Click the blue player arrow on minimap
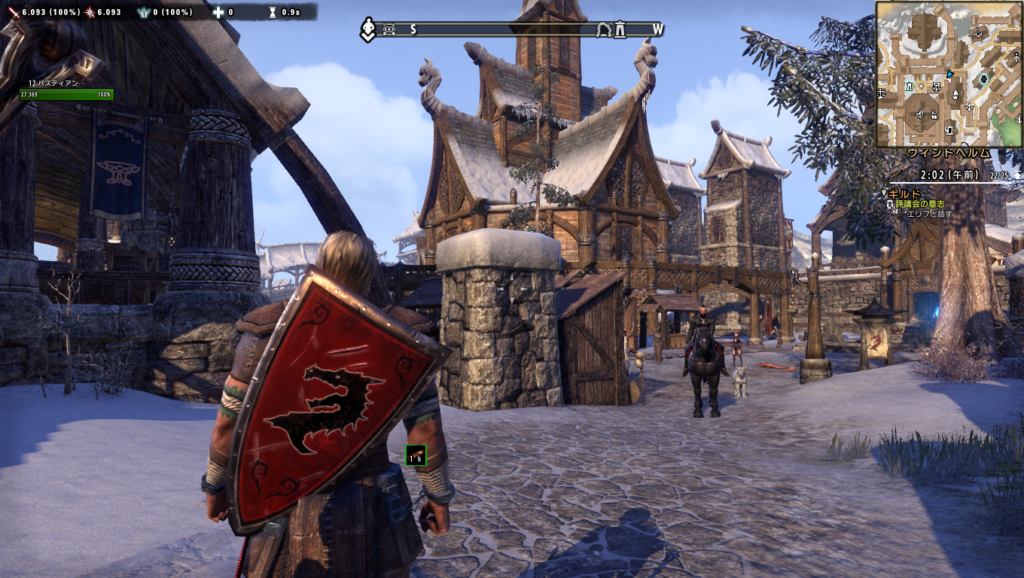The width and height of the screenshot is (1024, 578). pos(949,75)
